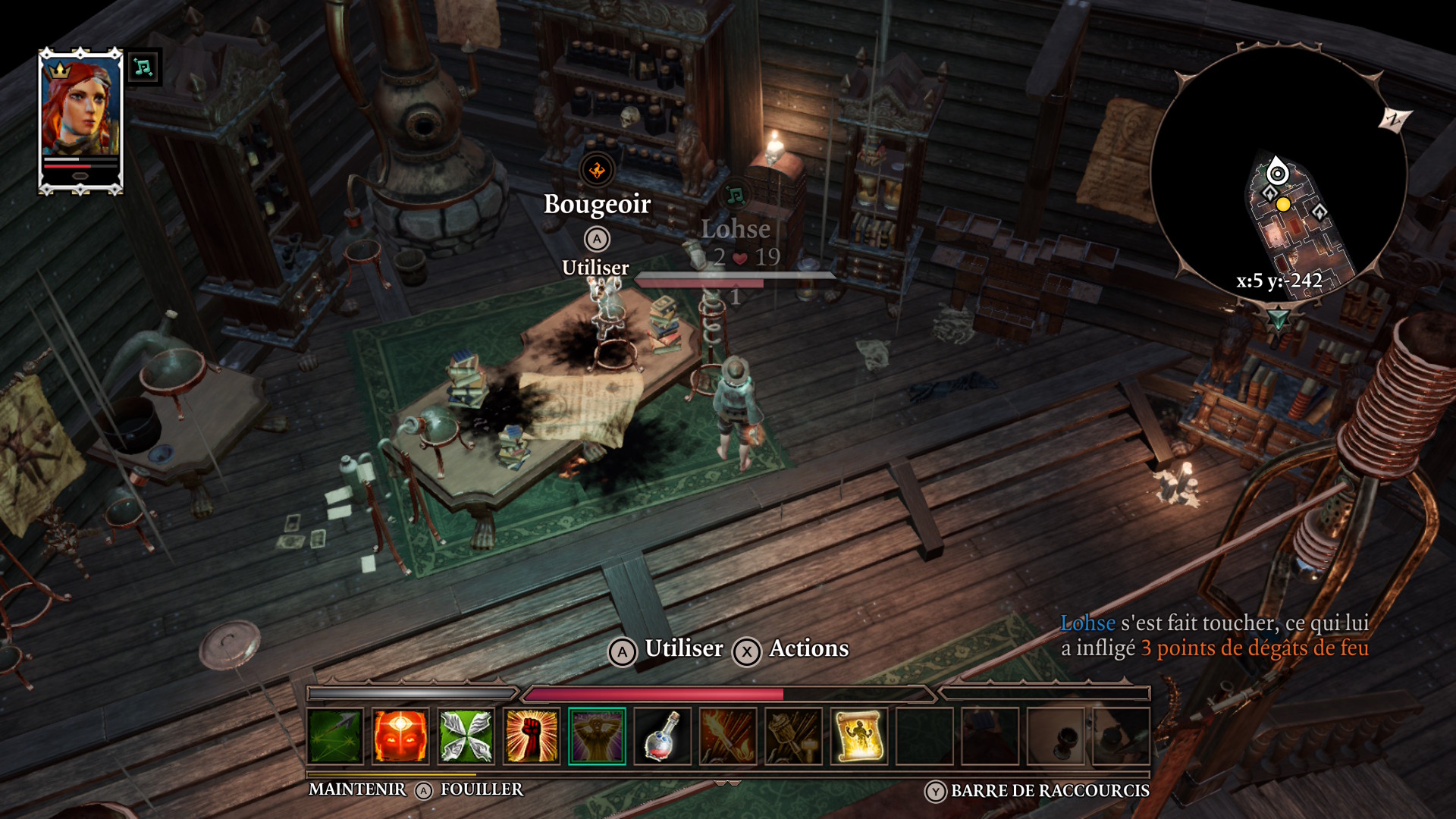The image size is (1456, 819).
Task: Choose the highlighted golden figure skill
Action: click(597, 736)
